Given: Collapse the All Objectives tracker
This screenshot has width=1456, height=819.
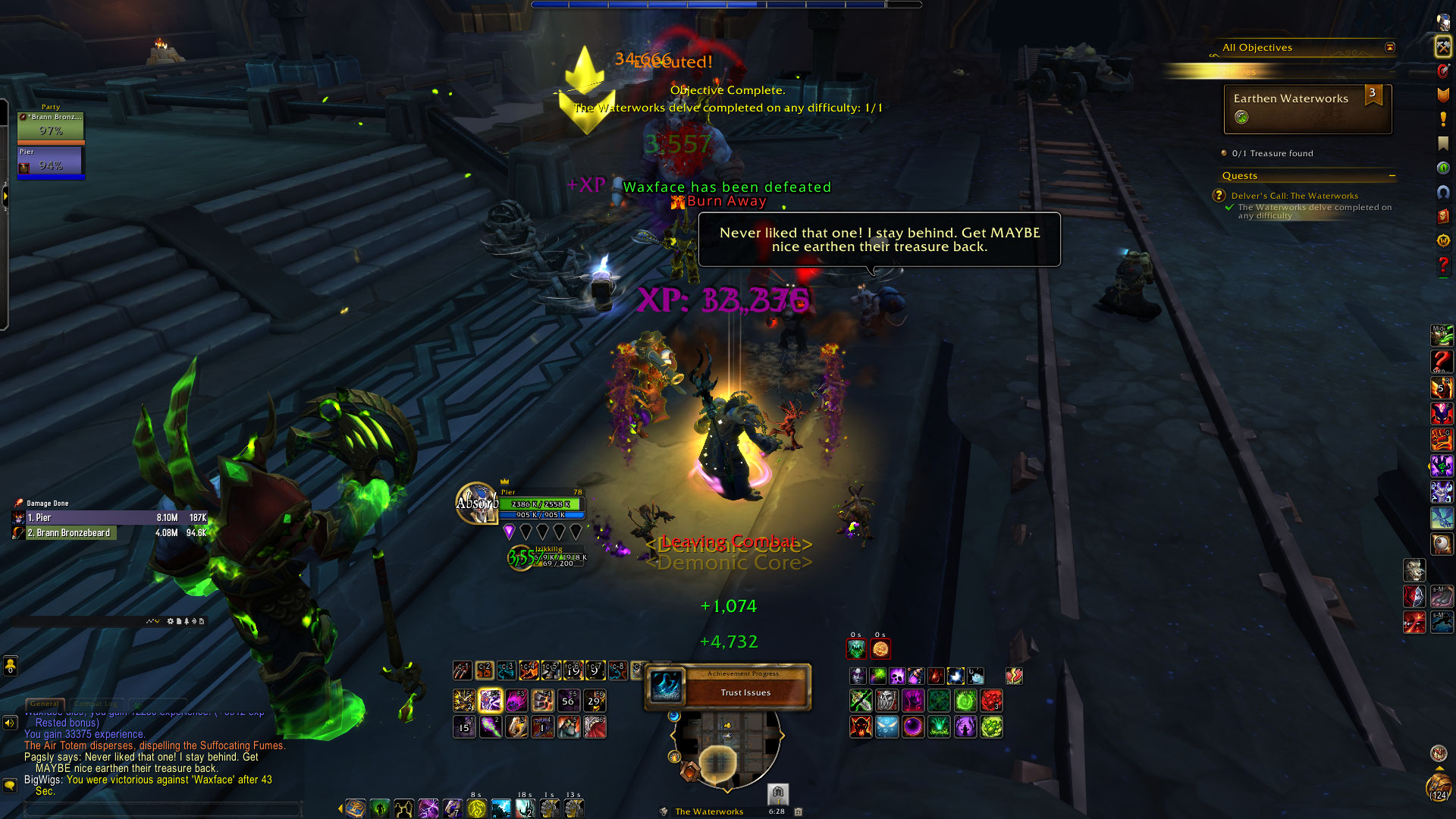Looking at the screenshot, I should point(1390,47).
